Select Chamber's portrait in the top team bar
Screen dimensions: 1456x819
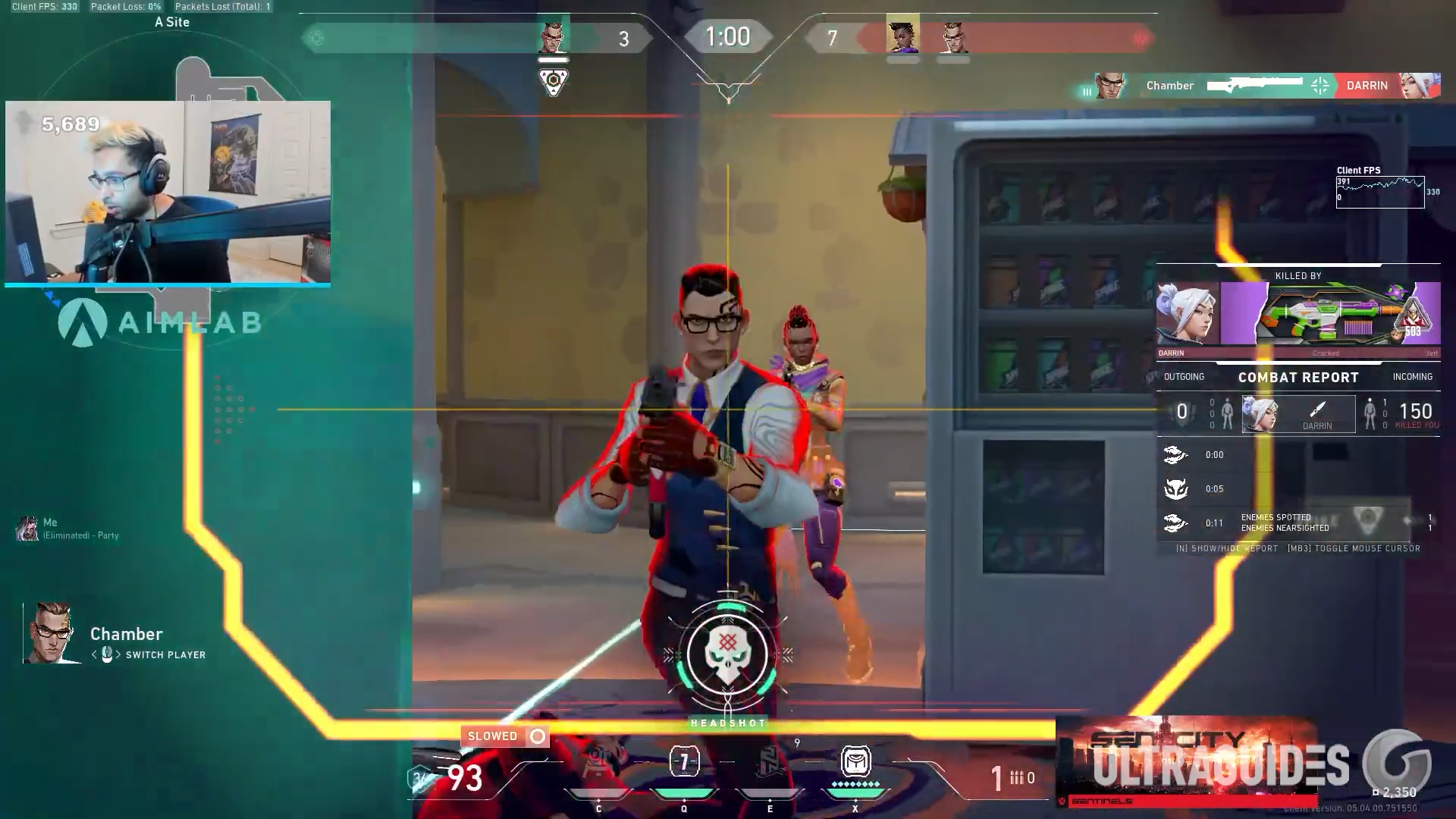click(x=553, y=35)
